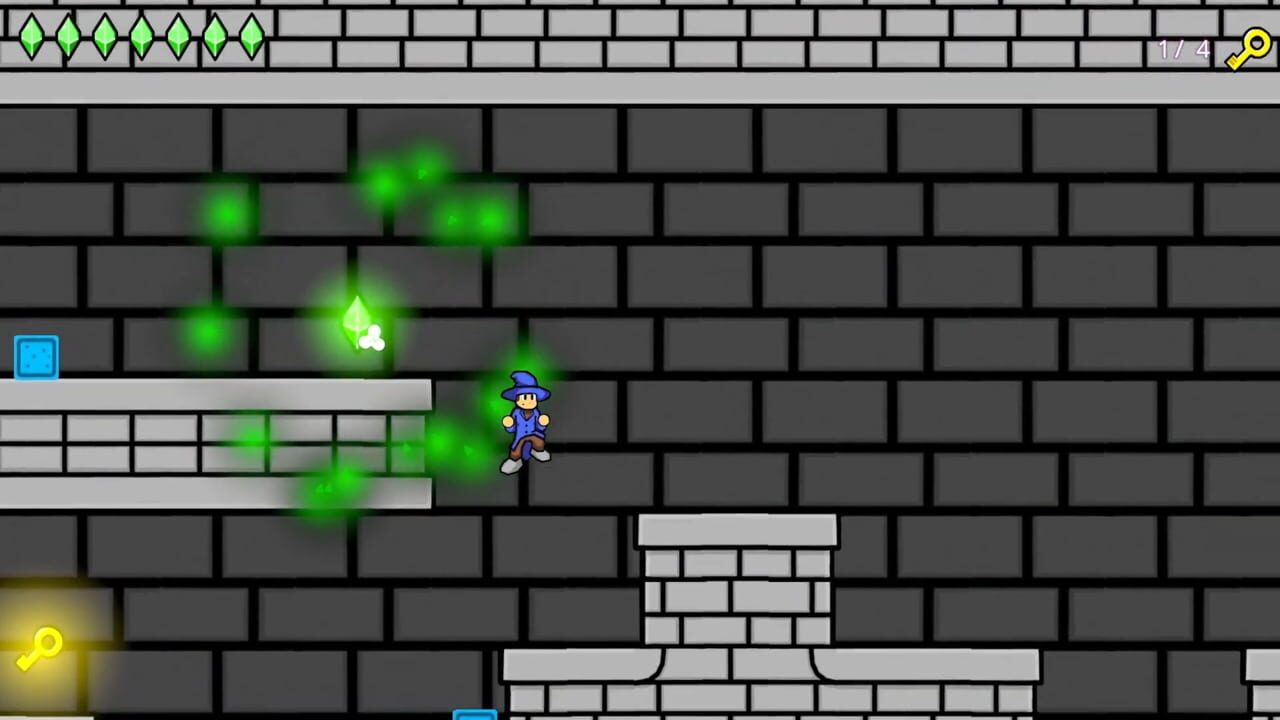Click the large glowing green gem
The width and height of the screenshot is (1280, 720).
click(x=358, y=320)
